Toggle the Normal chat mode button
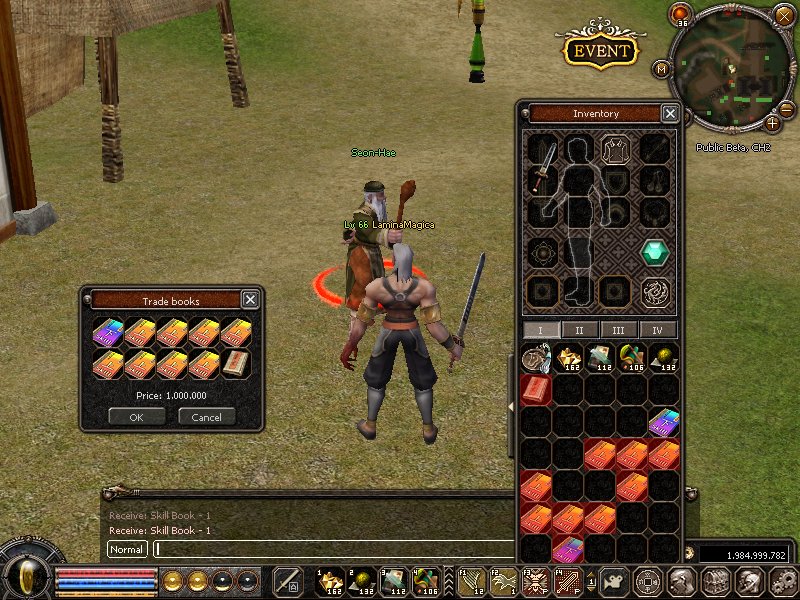 pyautogui.click(x=127, y=549)
